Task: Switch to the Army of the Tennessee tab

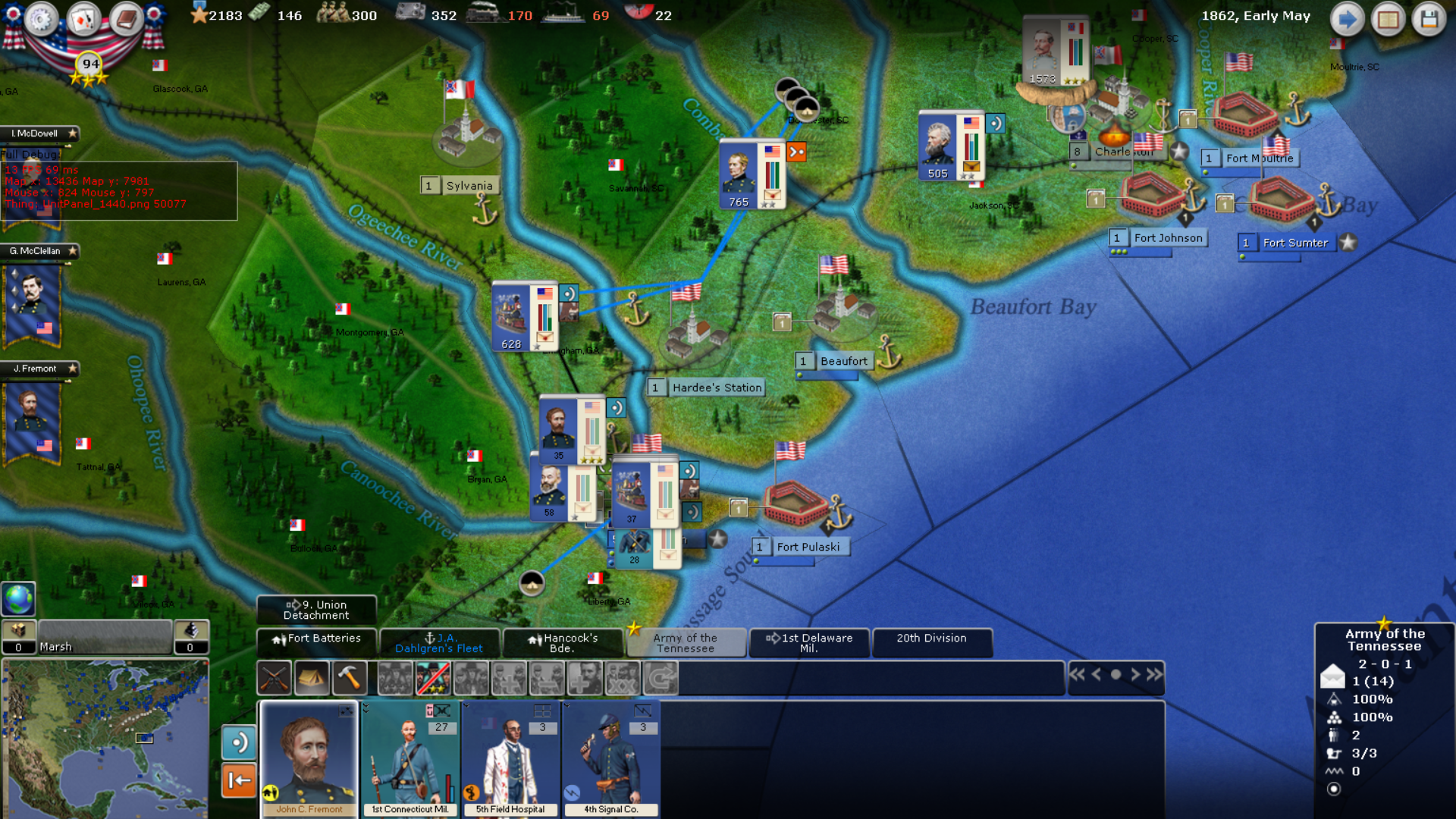Action: (x=685, y=643)
